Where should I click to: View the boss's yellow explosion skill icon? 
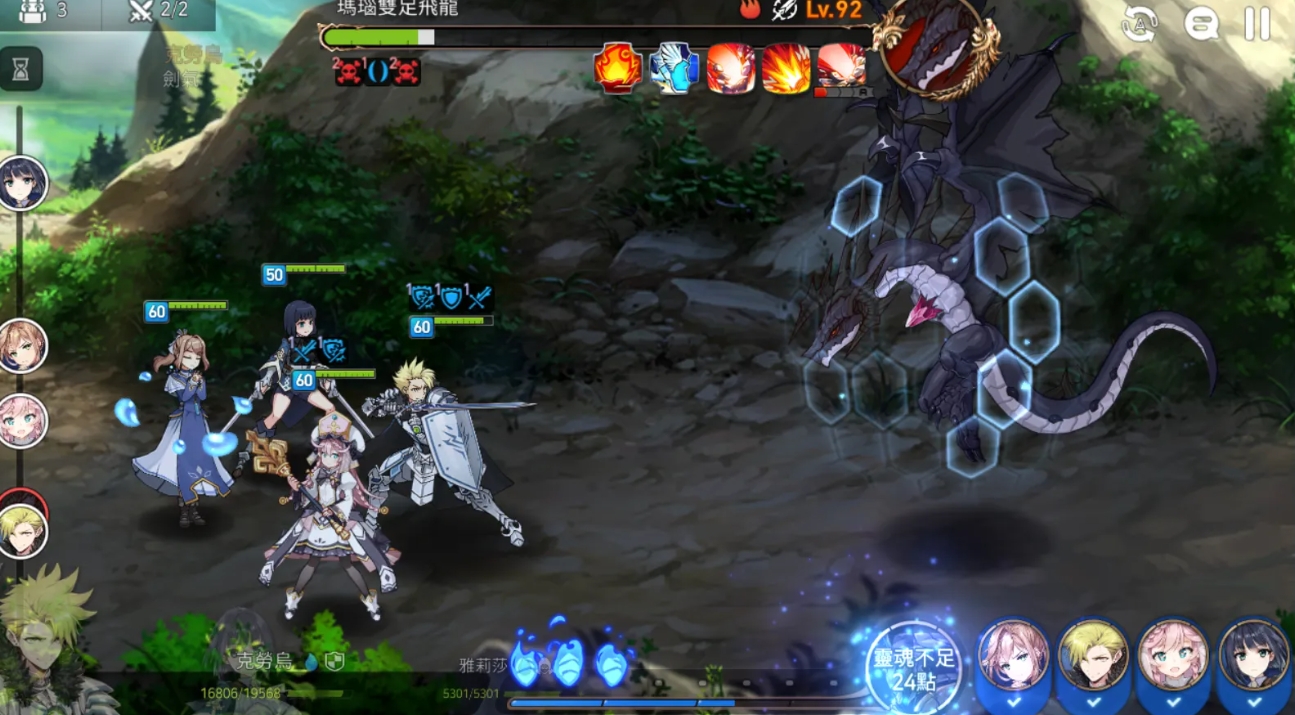pyautogui.click(x=786, y=68)
